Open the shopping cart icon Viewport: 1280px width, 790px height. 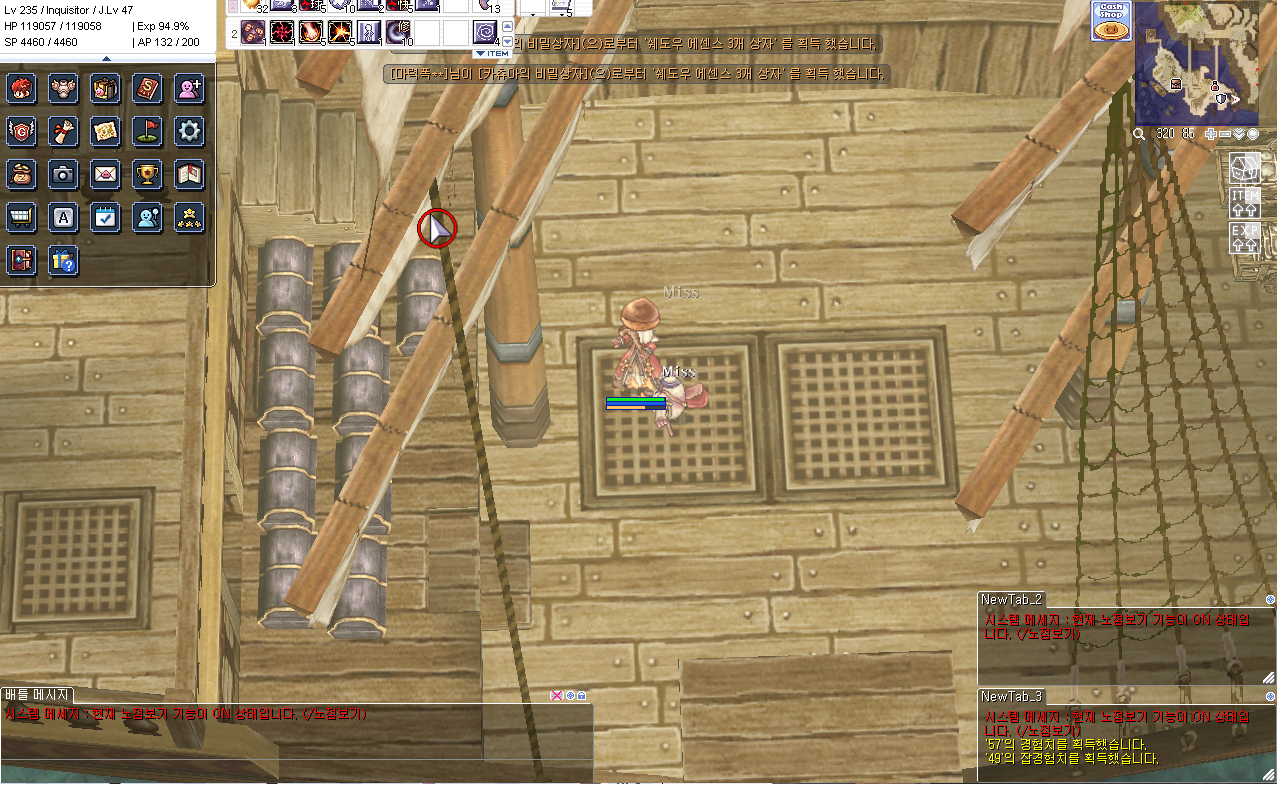[x=21, y=217]
